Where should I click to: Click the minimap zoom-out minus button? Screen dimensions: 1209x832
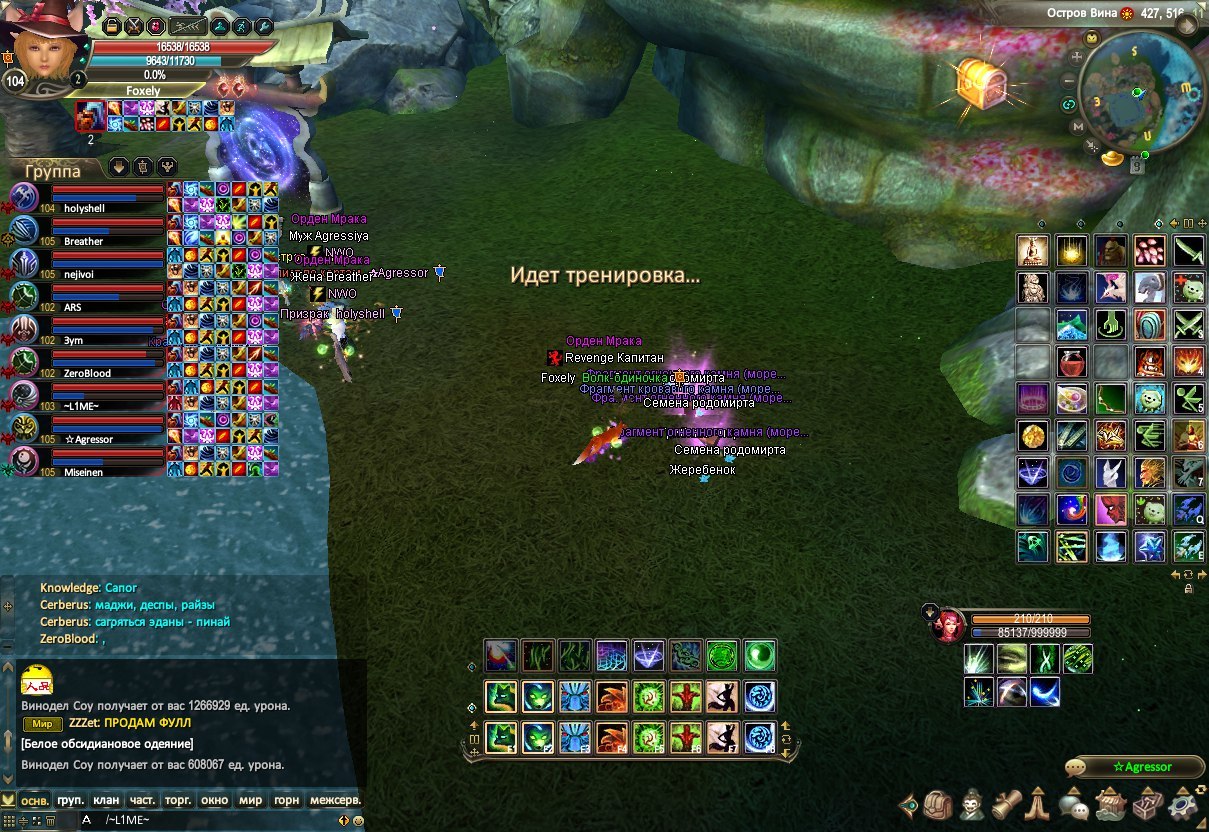(x=1069, y=80)
